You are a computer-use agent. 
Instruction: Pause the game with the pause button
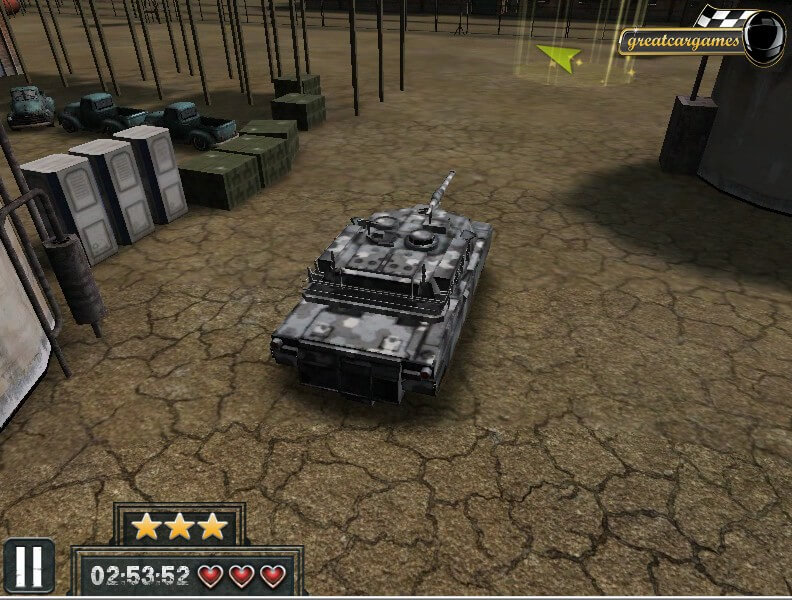(28, 565)
